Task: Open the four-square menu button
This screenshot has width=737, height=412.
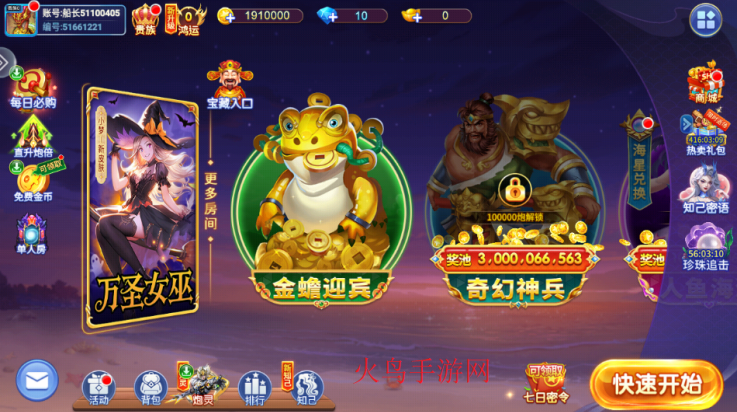Action: [x=704, y=20]
